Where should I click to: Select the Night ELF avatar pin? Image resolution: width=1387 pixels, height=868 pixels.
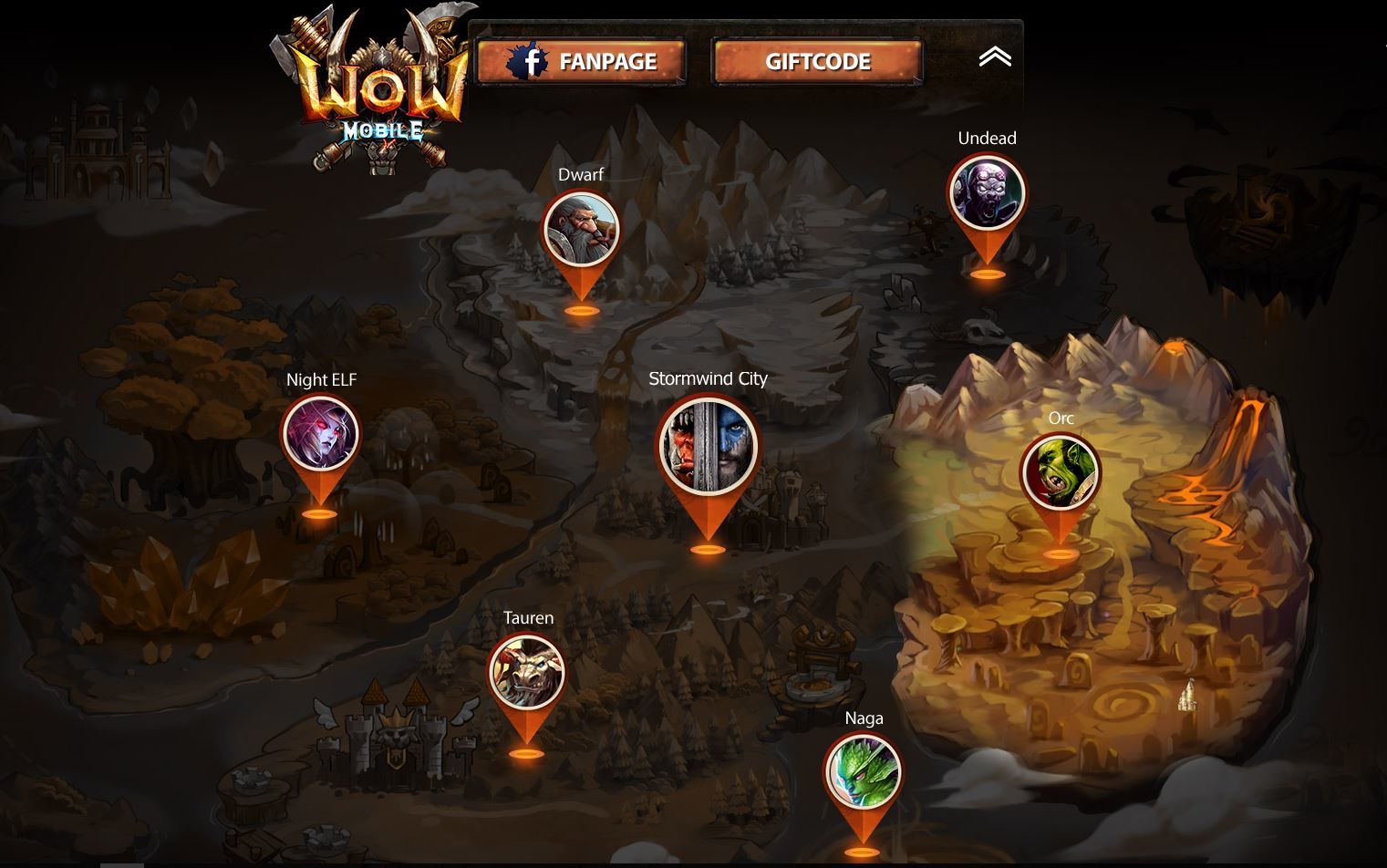[x=321, y=435]
